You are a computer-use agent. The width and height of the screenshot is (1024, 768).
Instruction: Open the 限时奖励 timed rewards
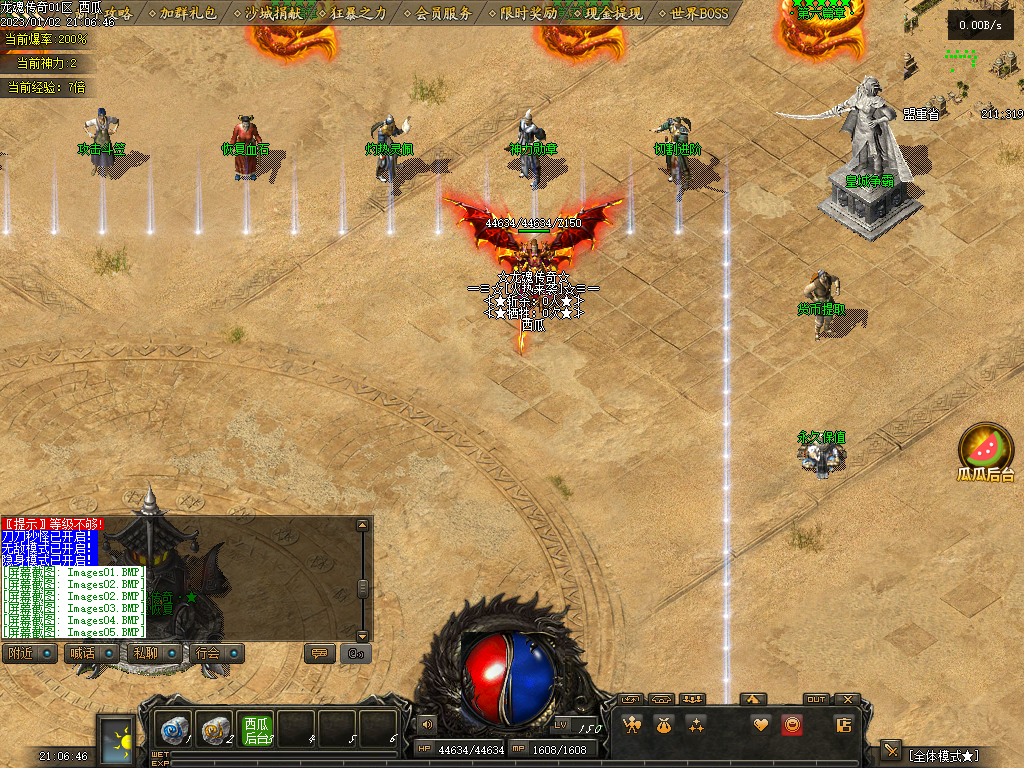[528, 14]
